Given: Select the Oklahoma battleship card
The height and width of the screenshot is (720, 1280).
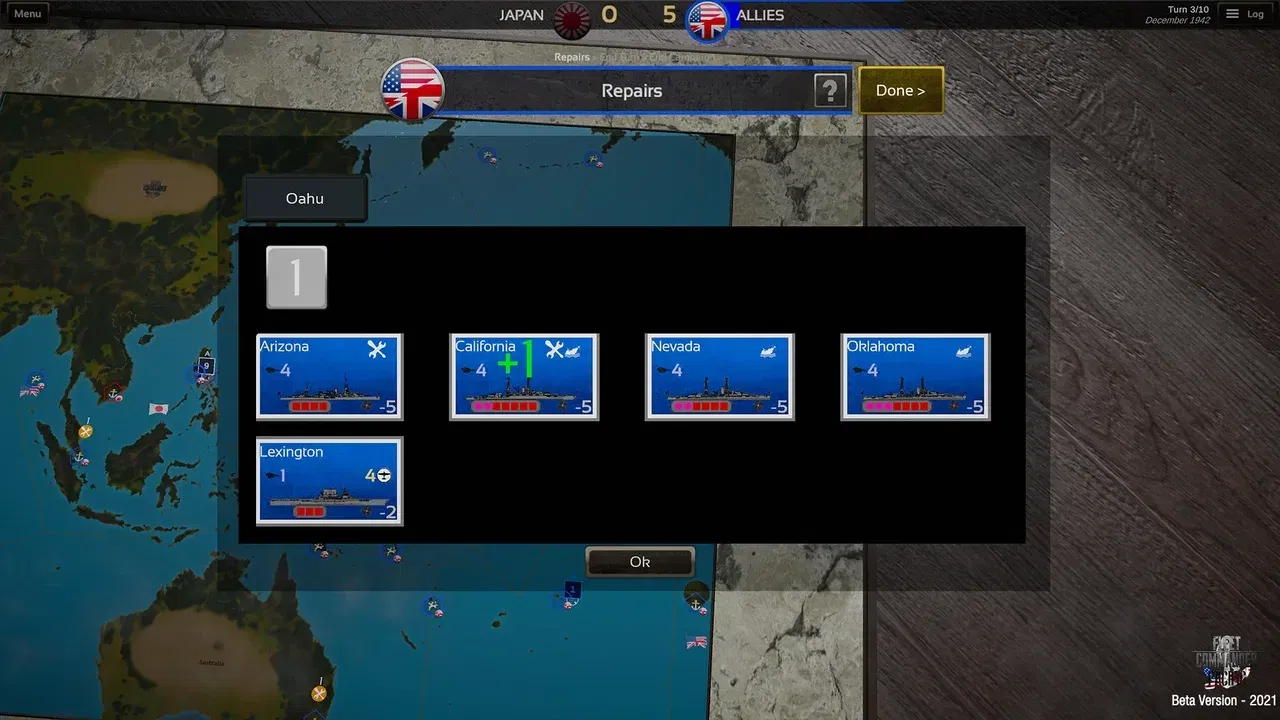Looking at the screenshot, I should pos(914,376).
